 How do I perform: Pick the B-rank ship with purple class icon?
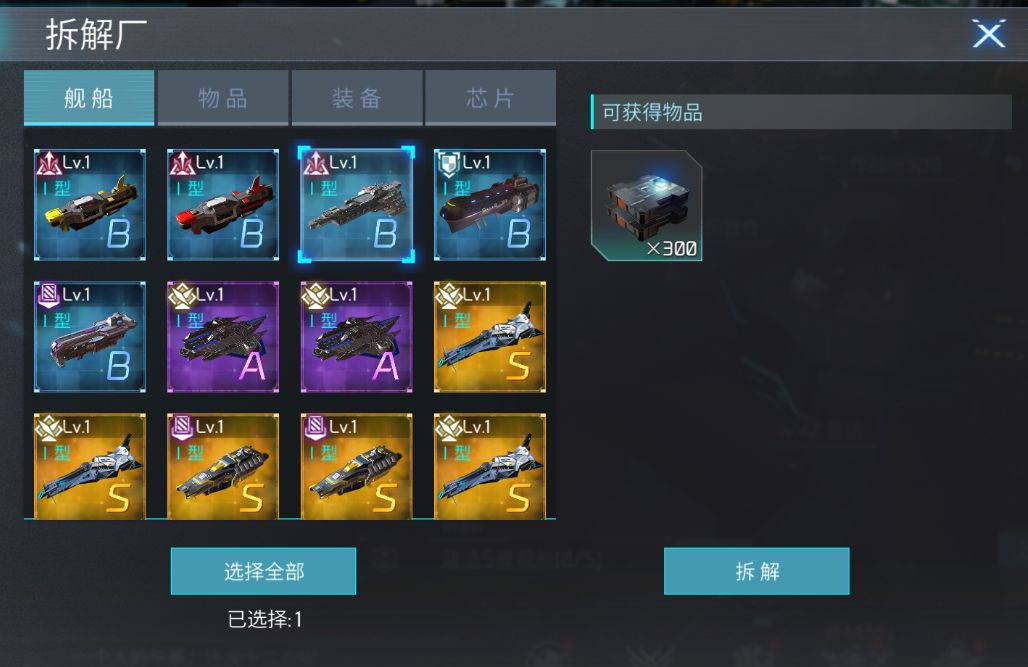90,337
